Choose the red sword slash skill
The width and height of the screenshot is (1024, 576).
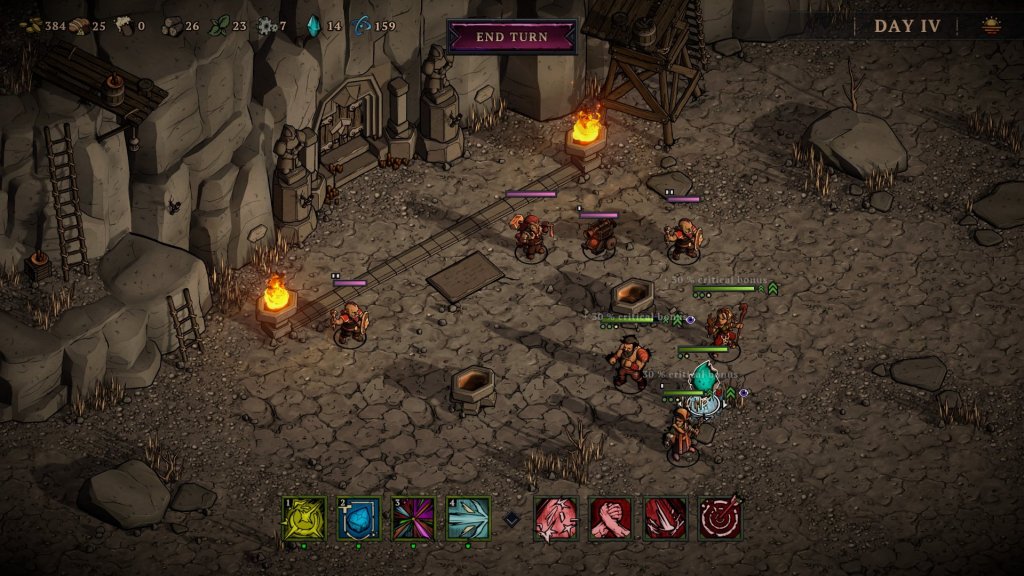click(x=555, y=519)
